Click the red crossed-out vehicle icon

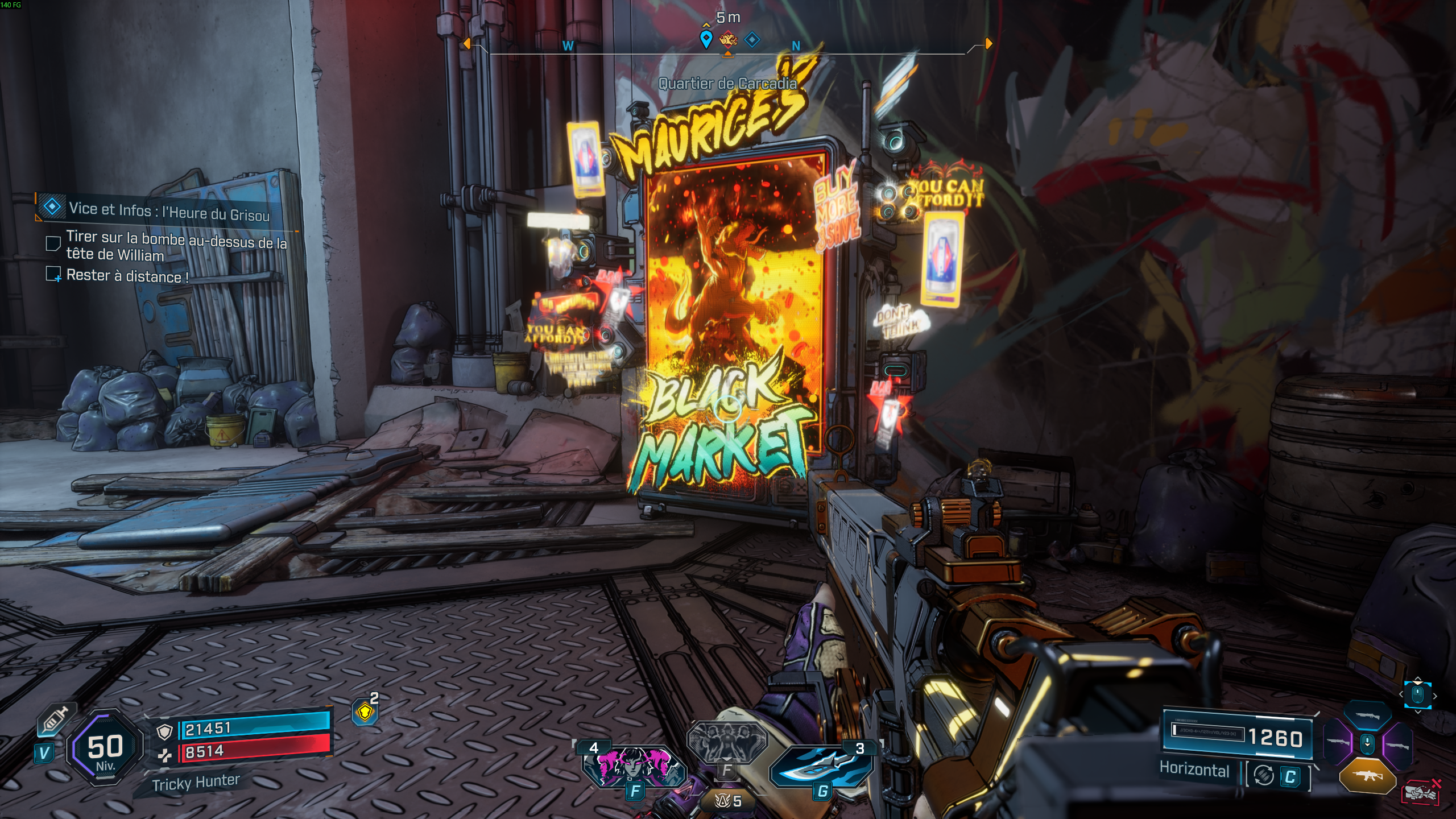1421,792
